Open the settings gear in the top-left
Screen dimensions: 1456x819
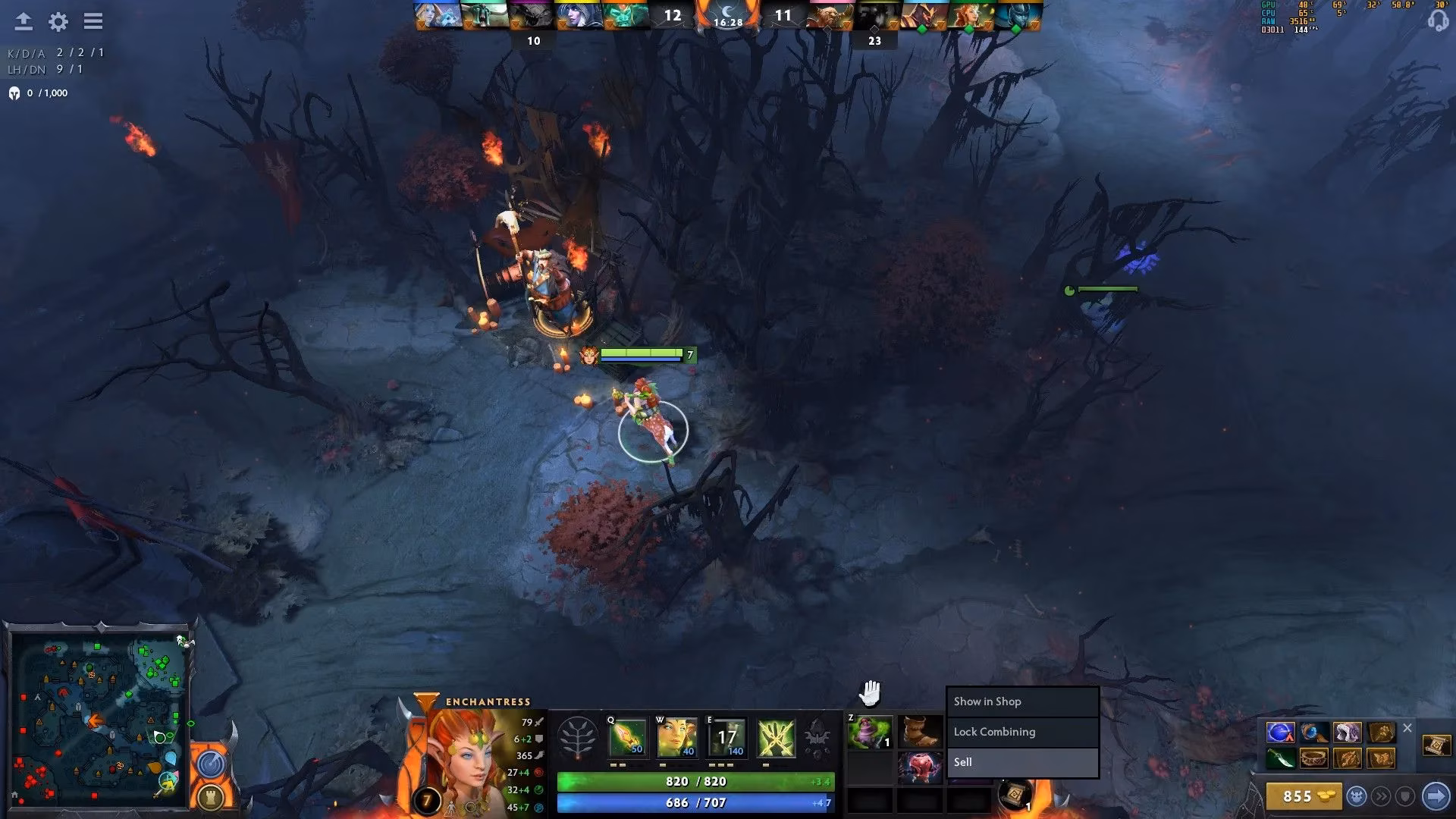58,22
